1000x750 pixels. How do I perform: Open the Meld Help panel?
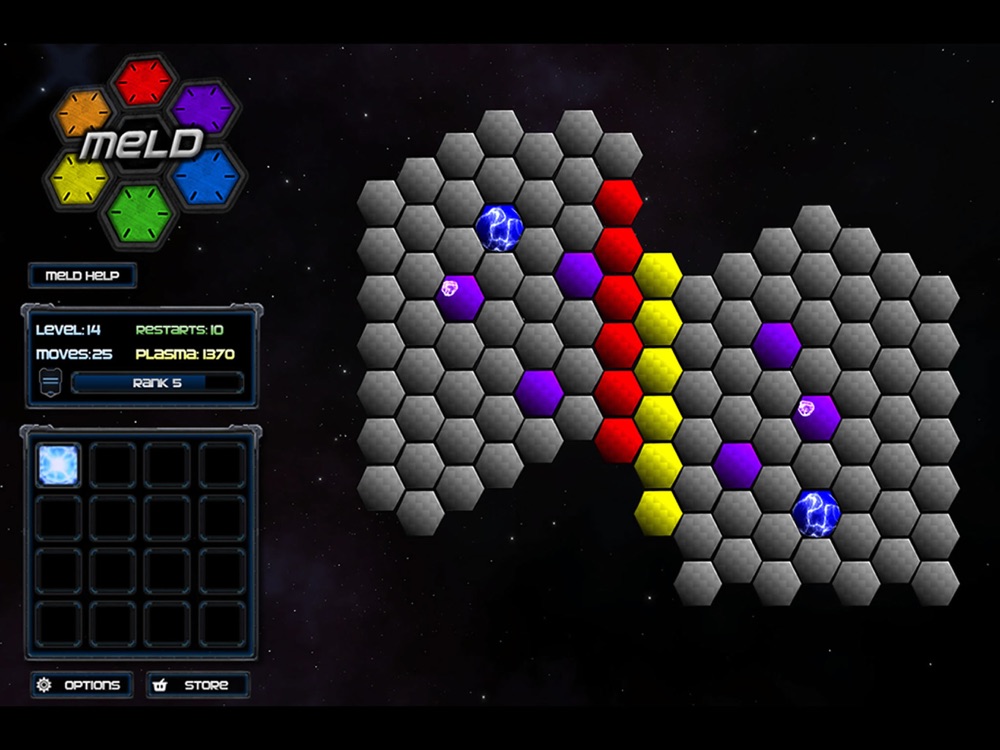pos(82,275)
